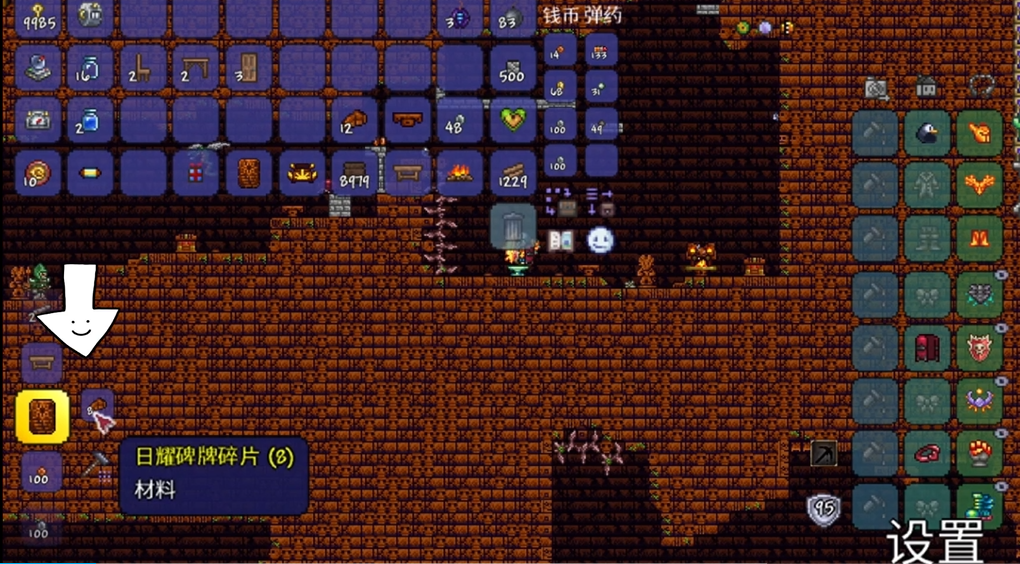
Task: Click the solar tablet fragment ingredient slot
Action: [97, 408]
